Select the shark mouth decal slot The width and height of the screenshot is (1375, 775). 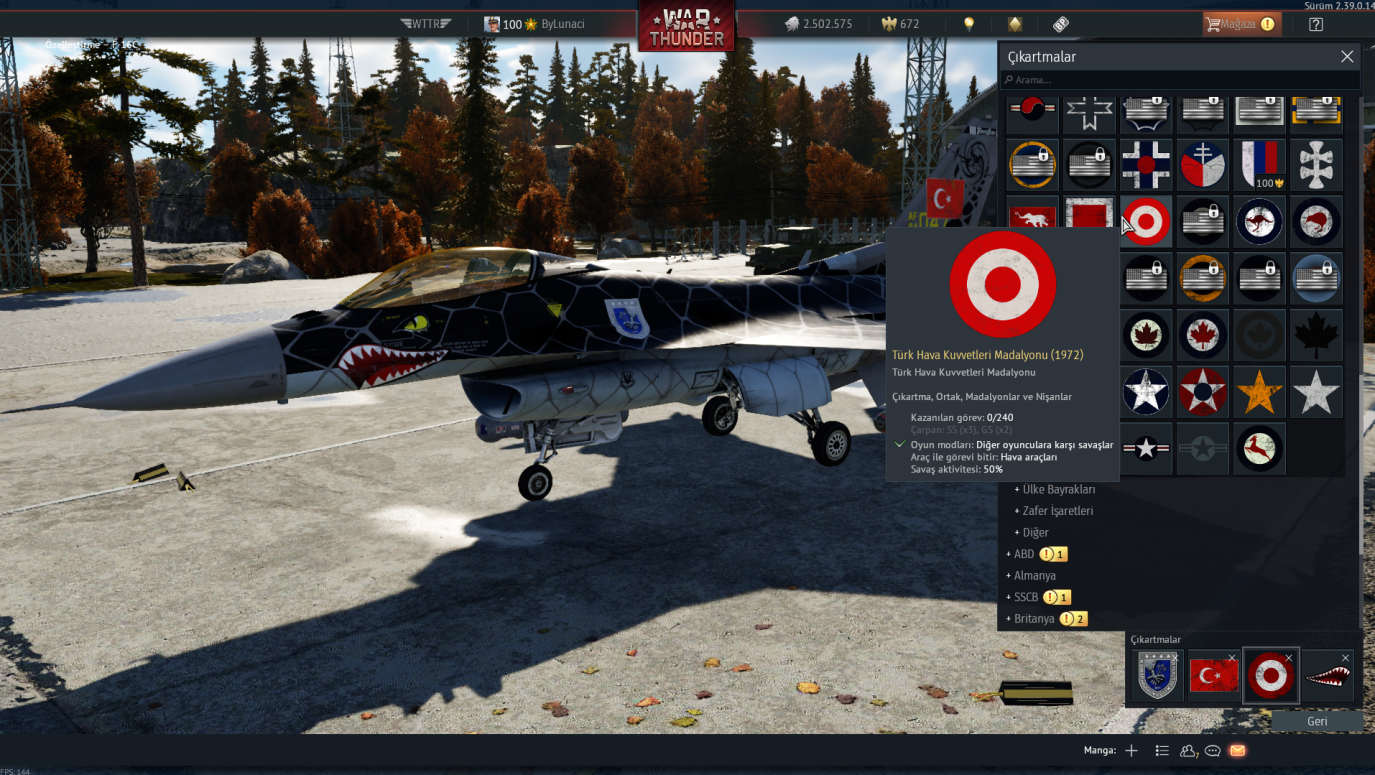click(1327, 676)
